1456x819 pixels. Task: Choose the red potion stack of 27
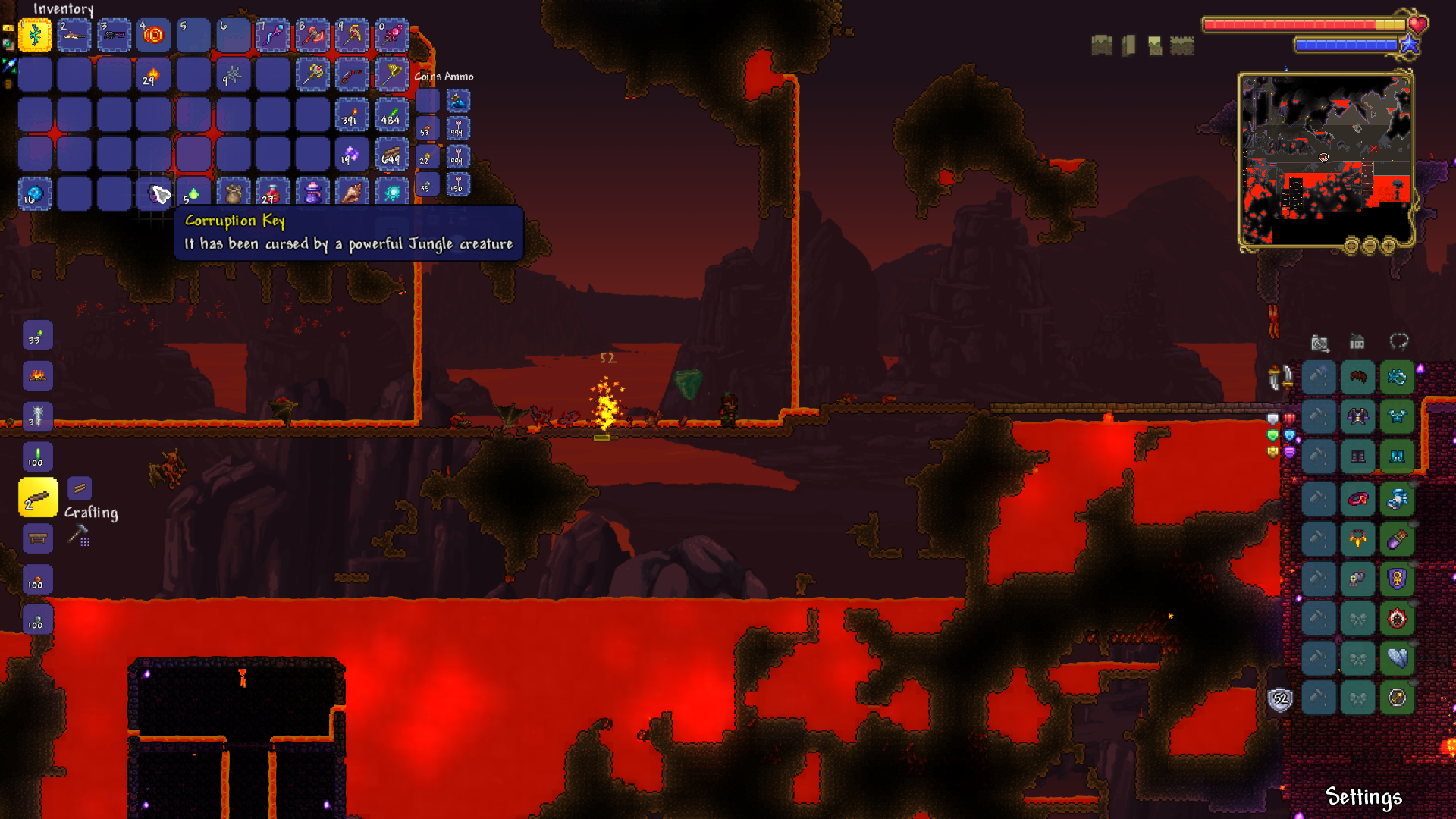[272, 193]
